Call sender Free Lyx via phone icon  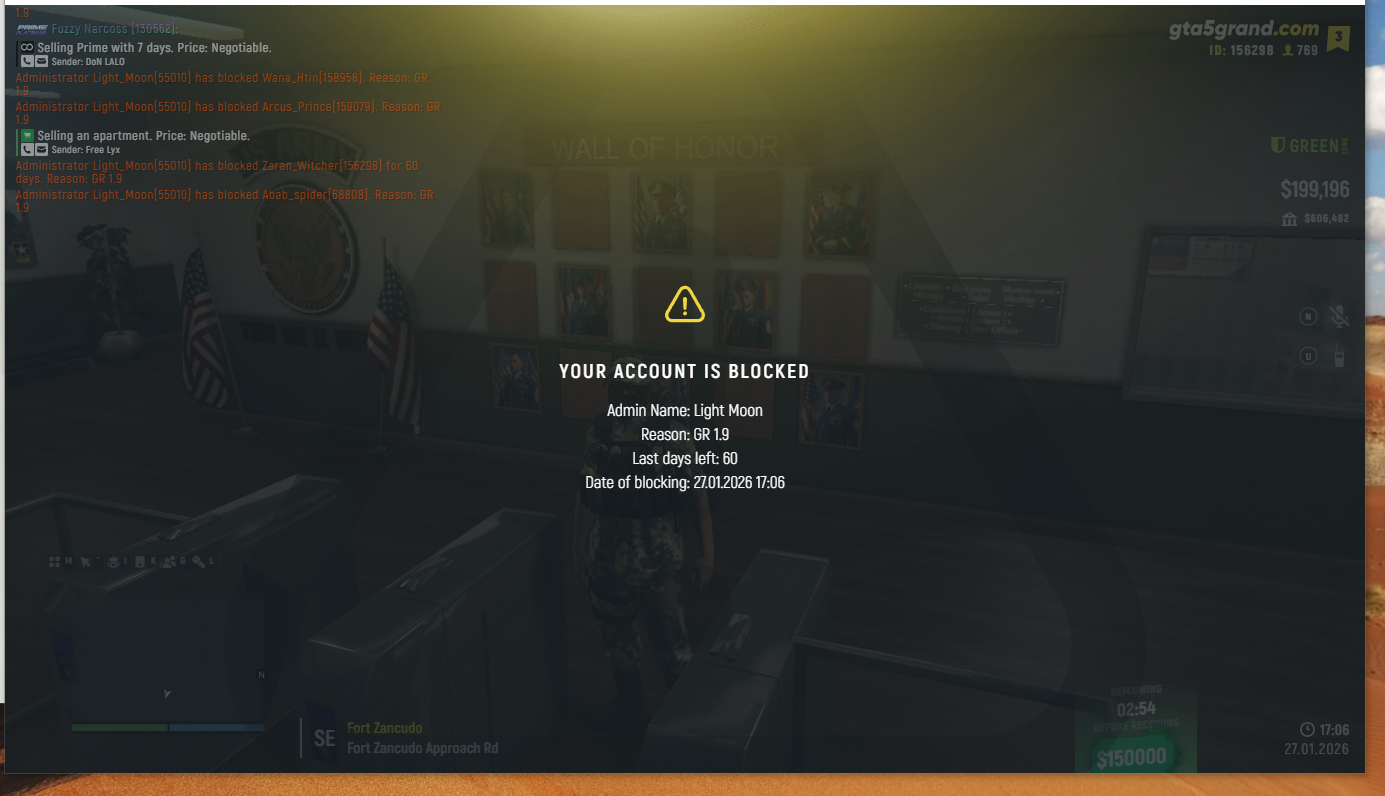28,149
